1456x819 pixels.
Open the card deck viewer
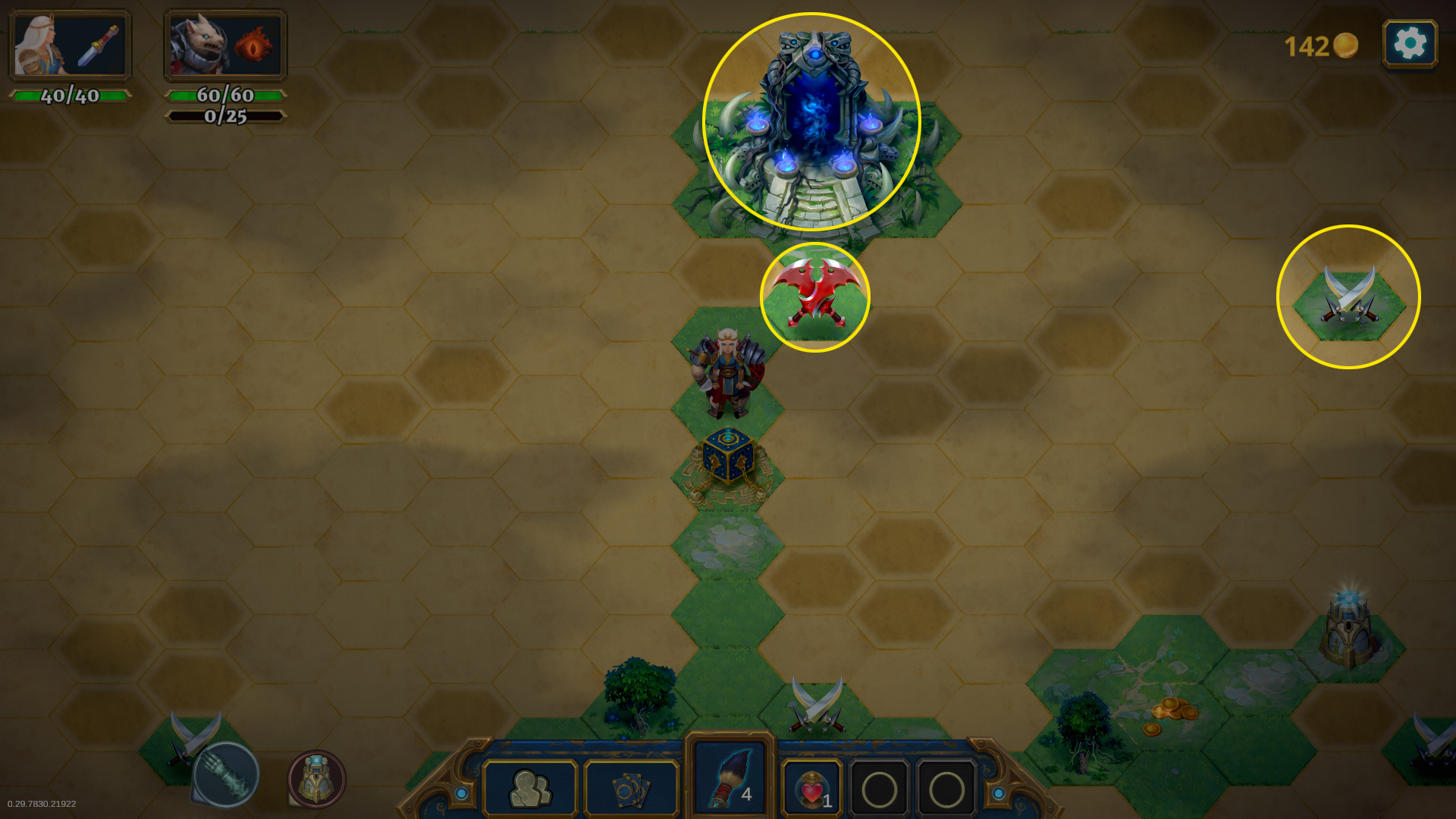(631, 789)
